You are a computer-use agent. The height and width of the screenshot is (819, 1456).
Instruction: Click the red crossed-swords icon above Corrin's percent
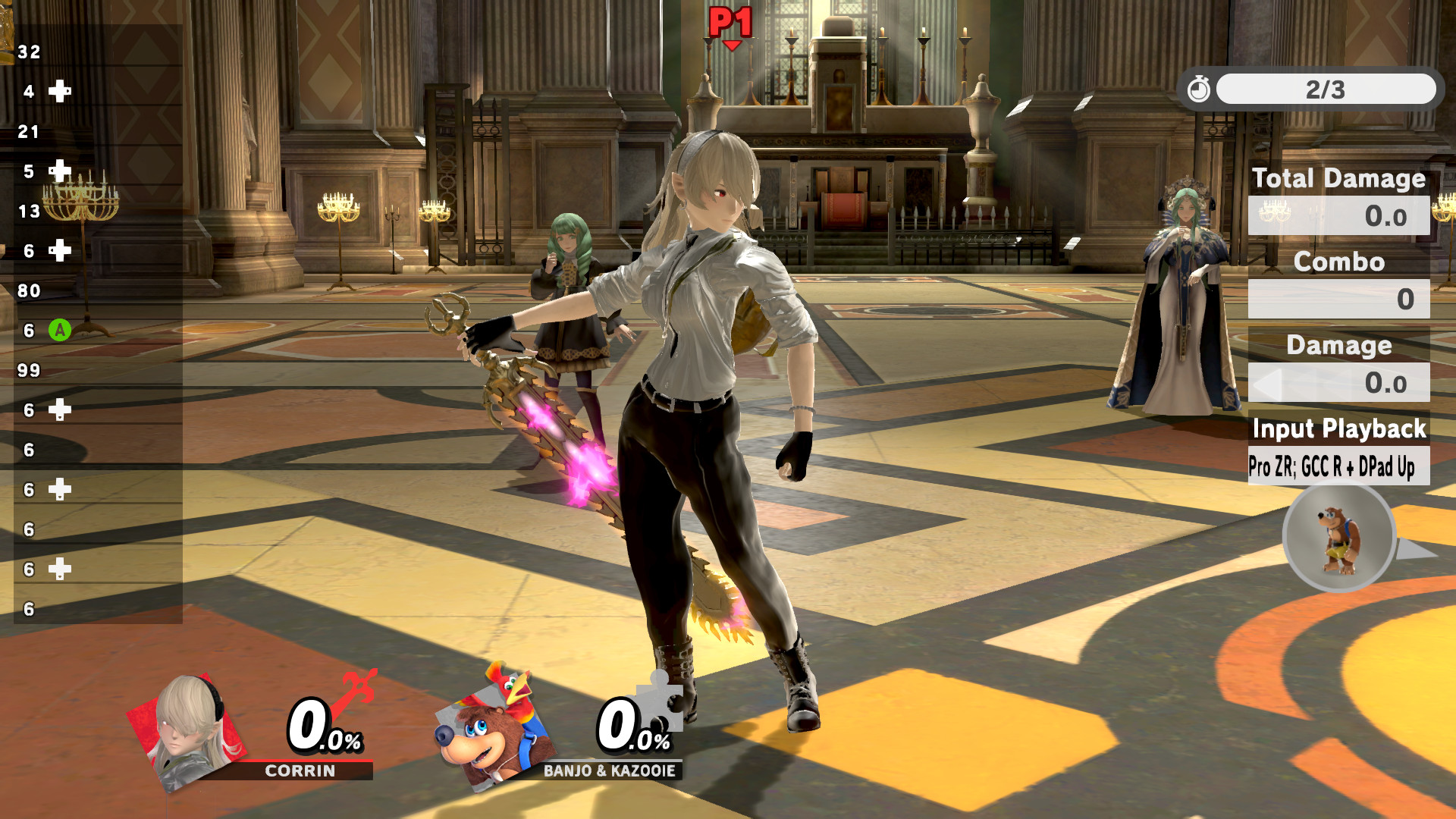coord(359,689)
